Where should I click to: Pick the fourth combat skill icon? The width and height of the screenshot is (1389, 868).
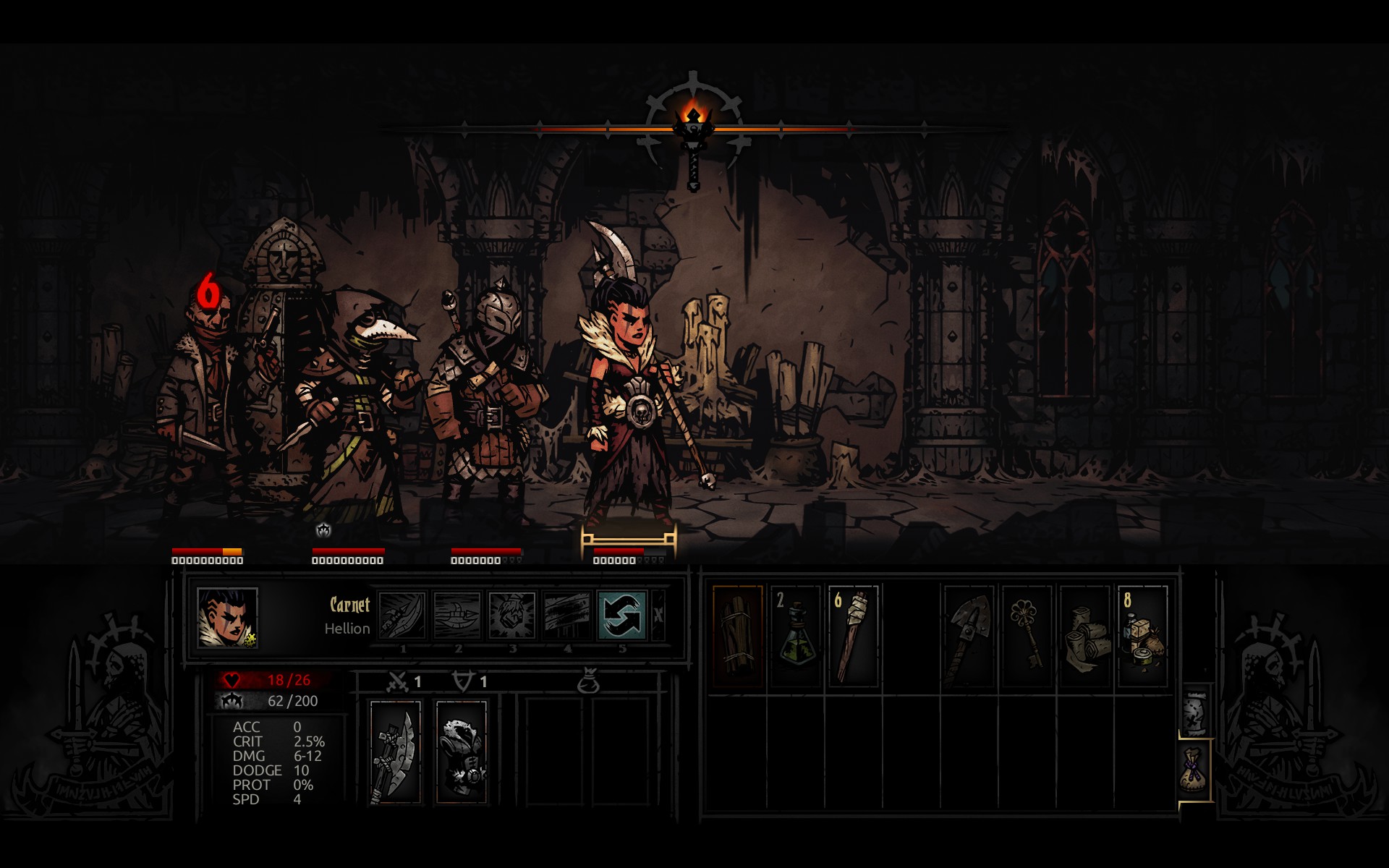pyautogui.click(x=567, y=616)
